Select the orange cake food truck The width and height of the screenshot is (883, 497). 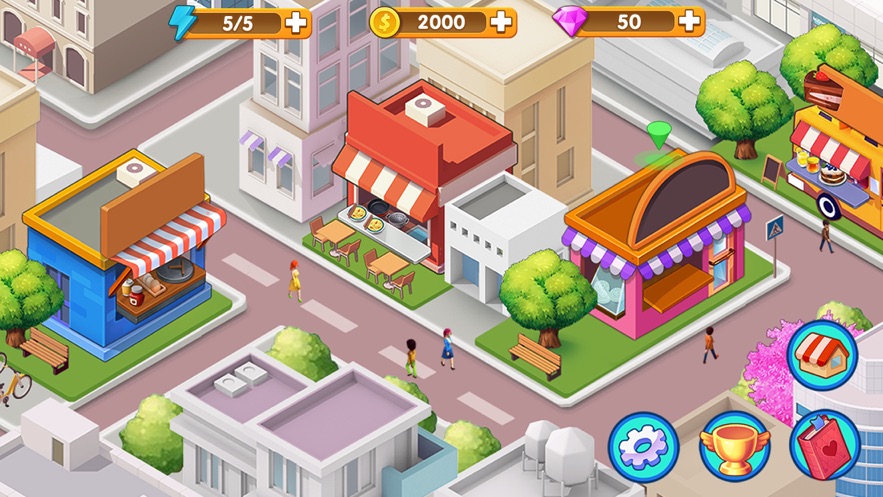pos(840,150)
